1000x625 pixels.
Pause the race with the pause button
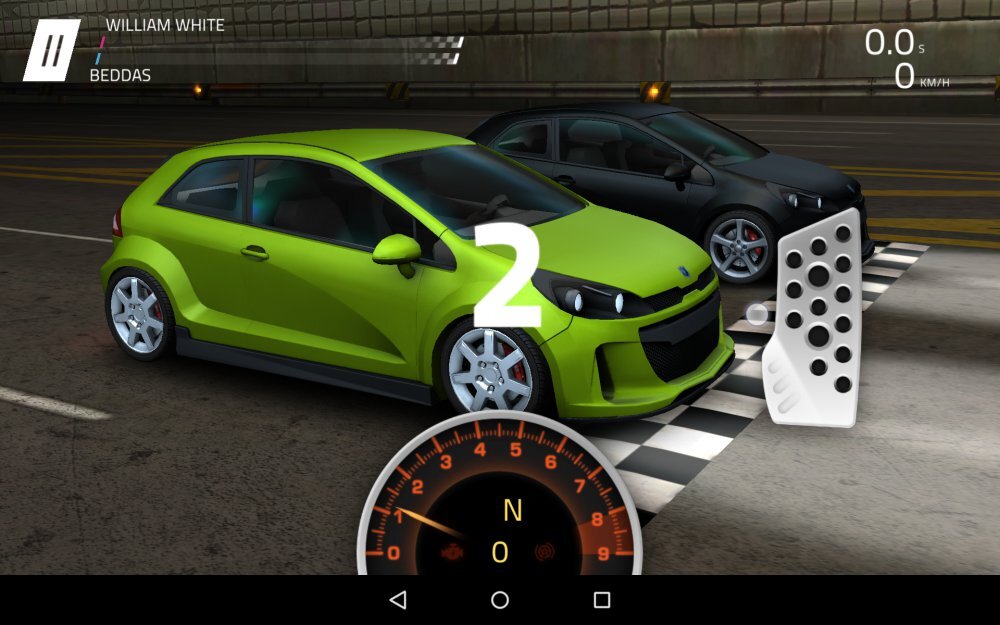(x=52, y=50)
